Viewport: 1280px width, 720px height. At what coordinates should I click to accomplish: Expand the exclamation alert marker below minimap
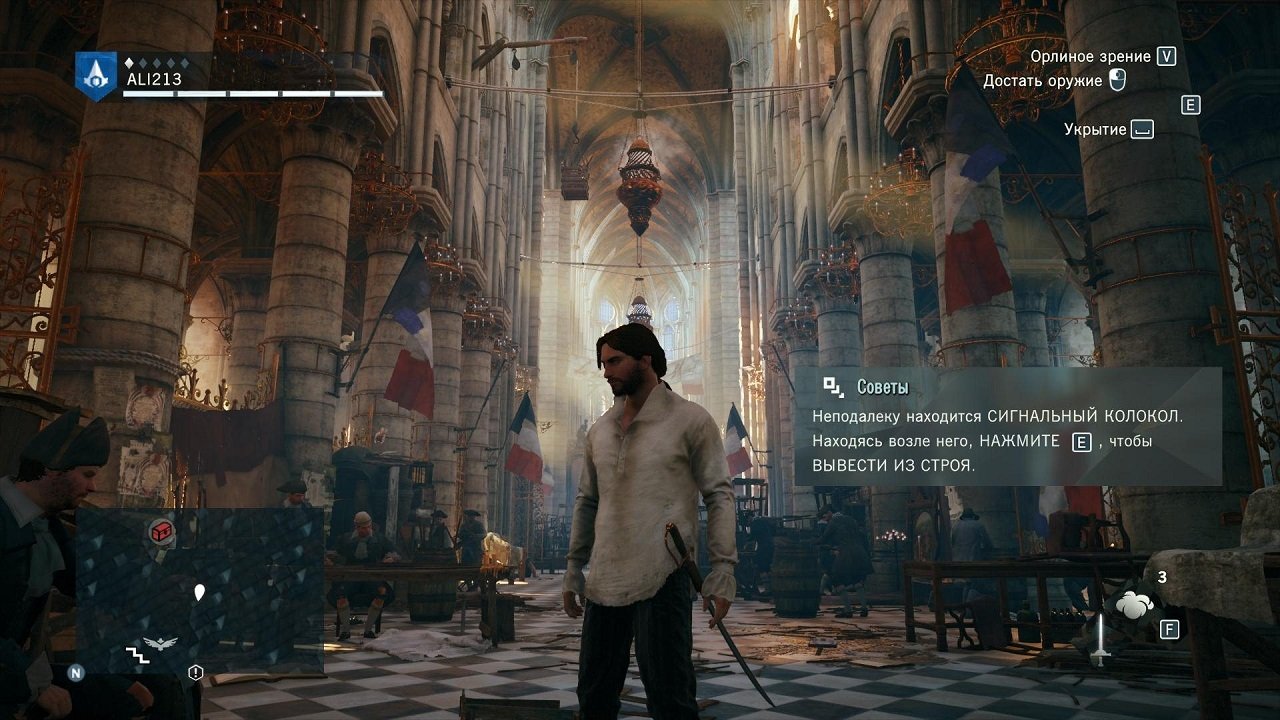click(x=194, y=672)
